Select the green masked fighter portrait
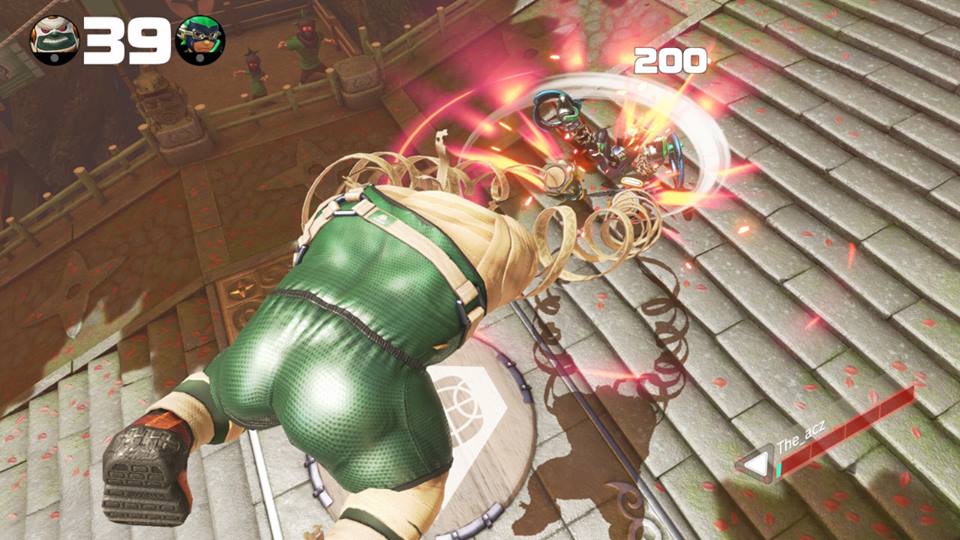The image size is (960, 540). tap(200, 40)
